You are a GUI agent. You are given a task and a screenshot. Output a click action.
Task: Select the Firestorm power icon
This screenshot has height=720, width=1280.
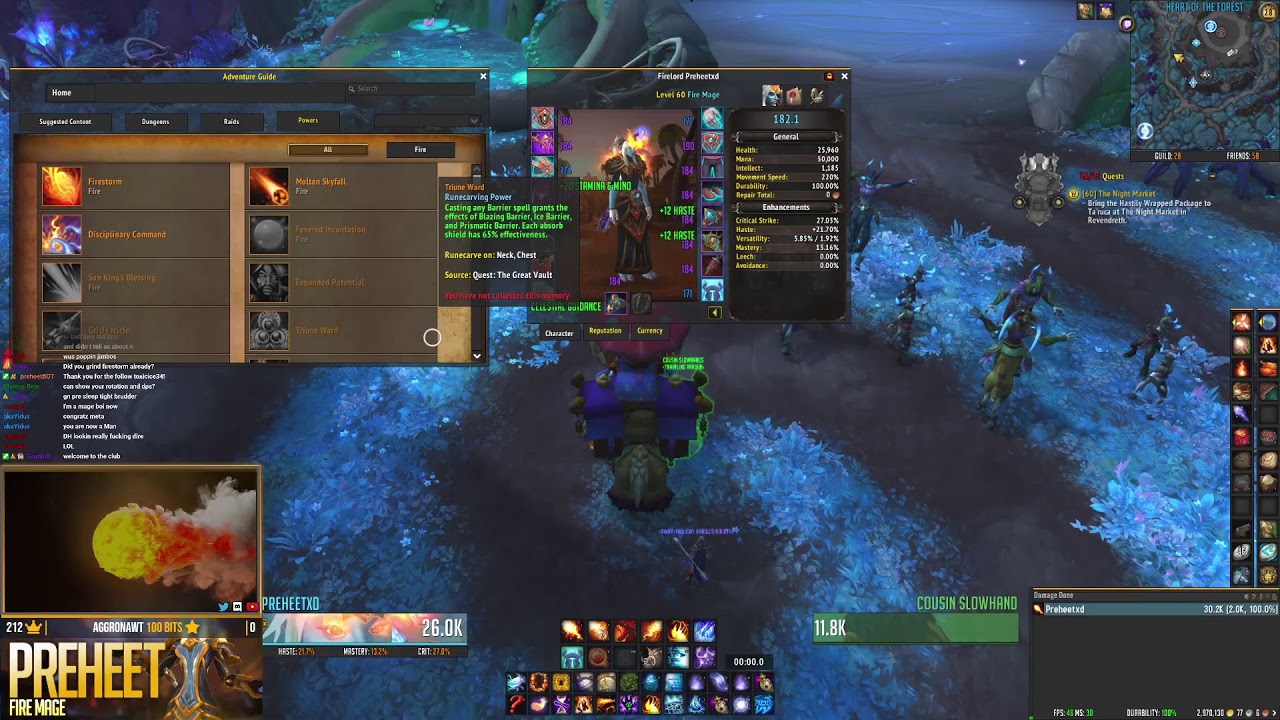click(62, 186)
